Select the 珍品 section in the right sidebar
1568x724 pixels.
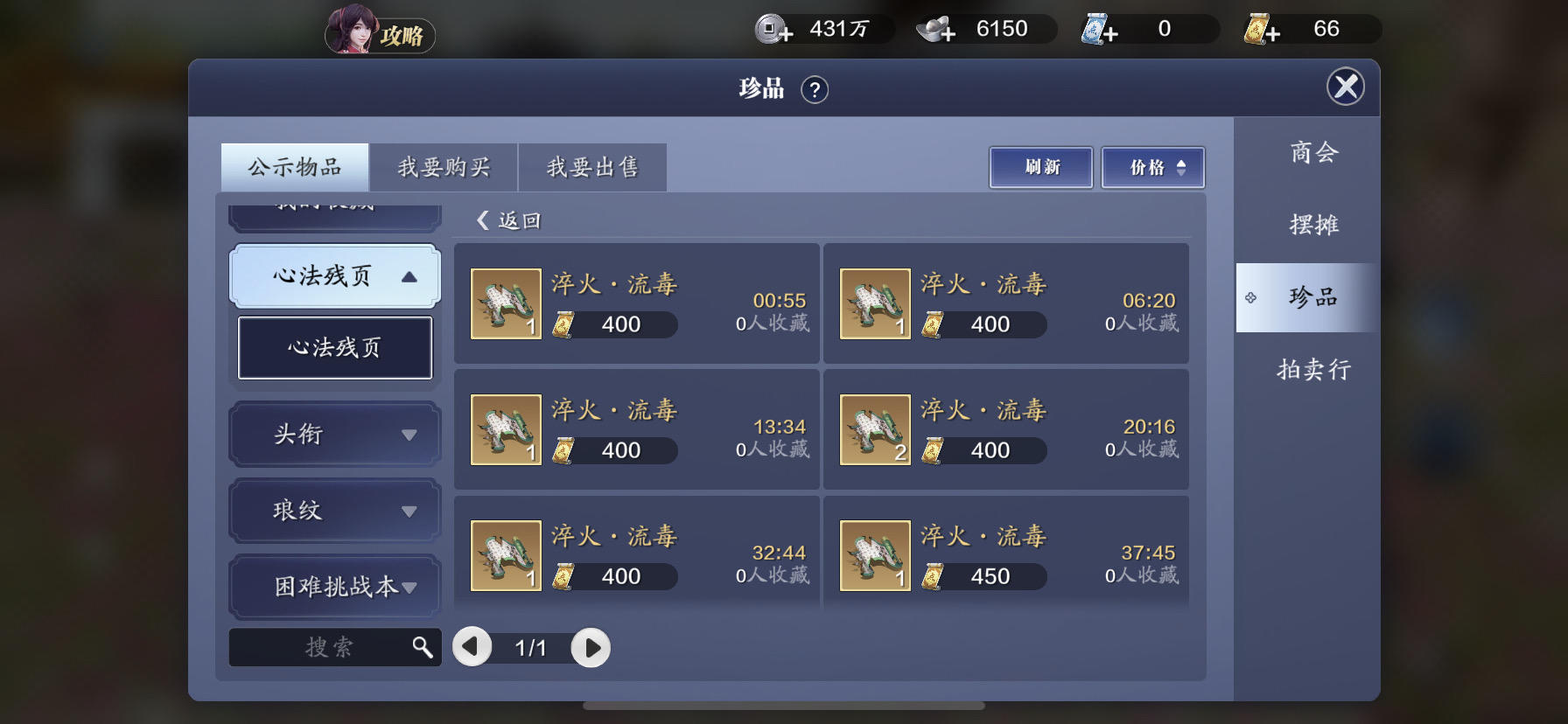(1312, 296)
